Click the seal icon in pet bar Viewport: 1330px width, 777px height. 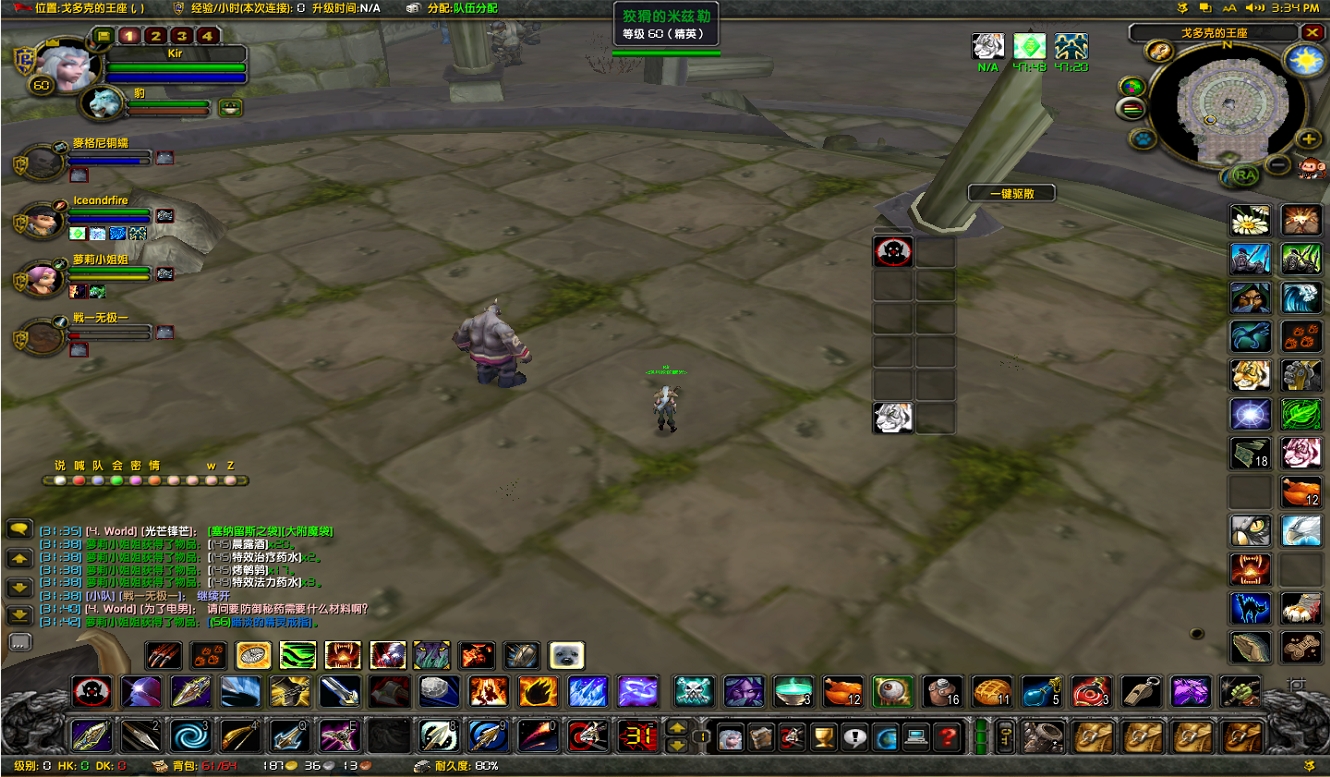[567, 655]
